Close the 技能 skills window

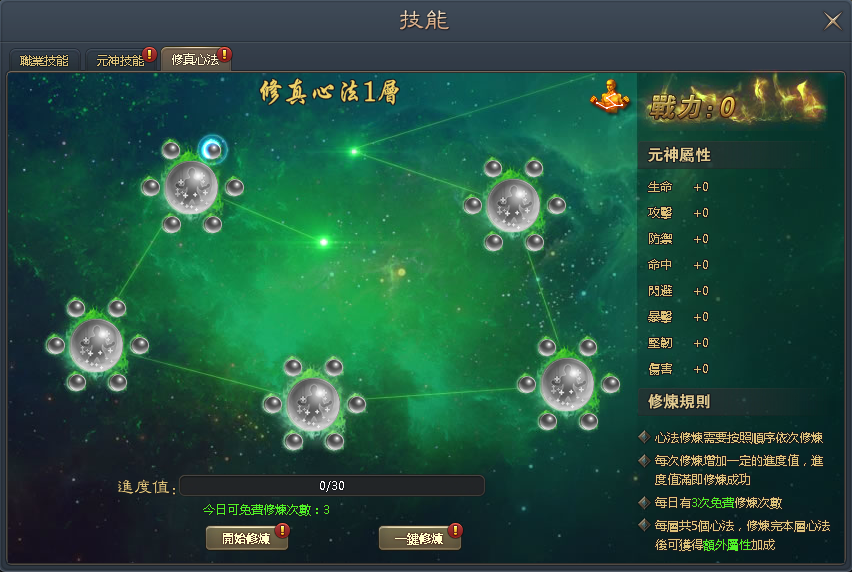[831, 20]
